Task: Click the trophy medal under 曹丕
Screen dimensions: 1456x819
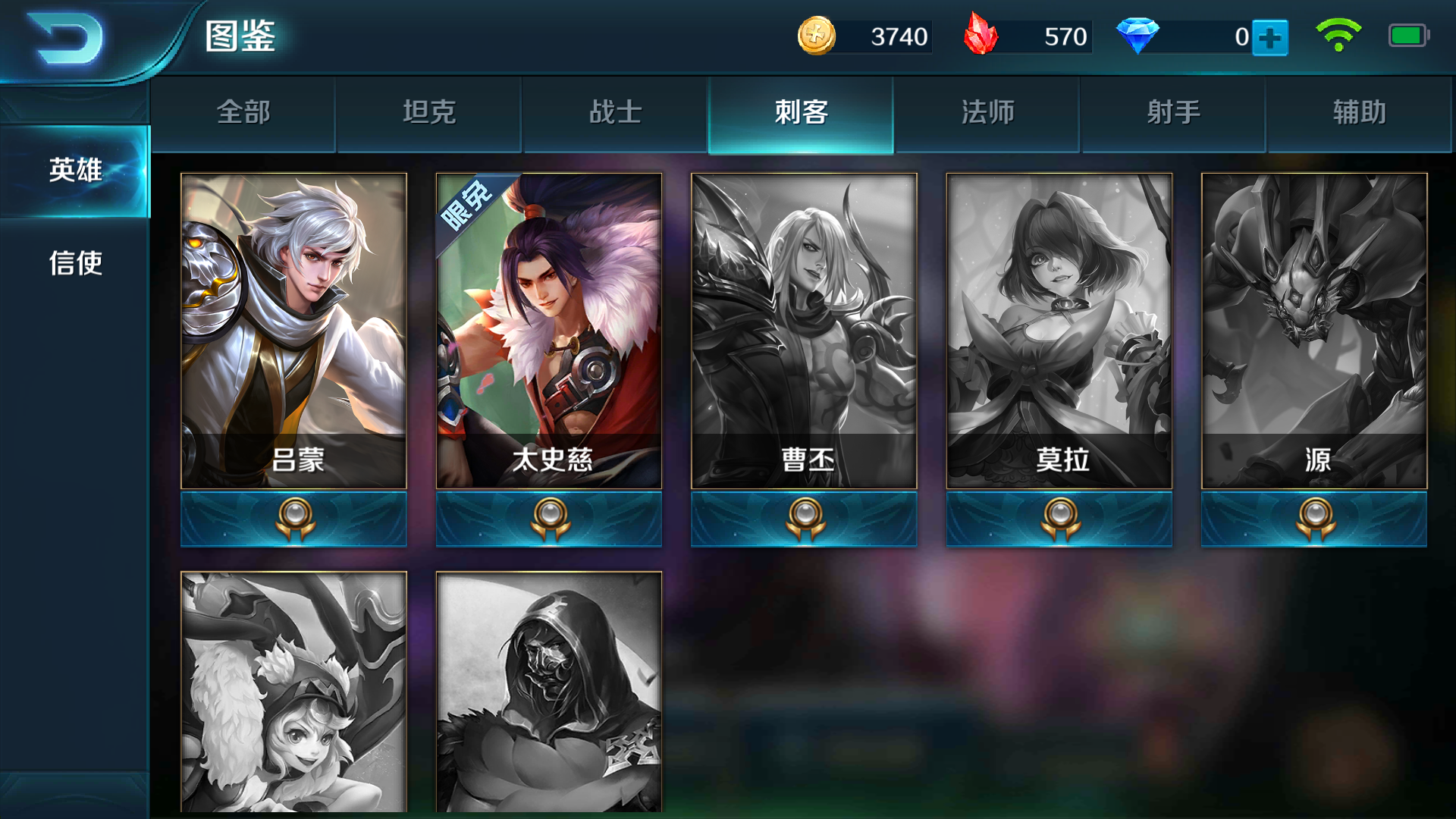Action: 805,519
